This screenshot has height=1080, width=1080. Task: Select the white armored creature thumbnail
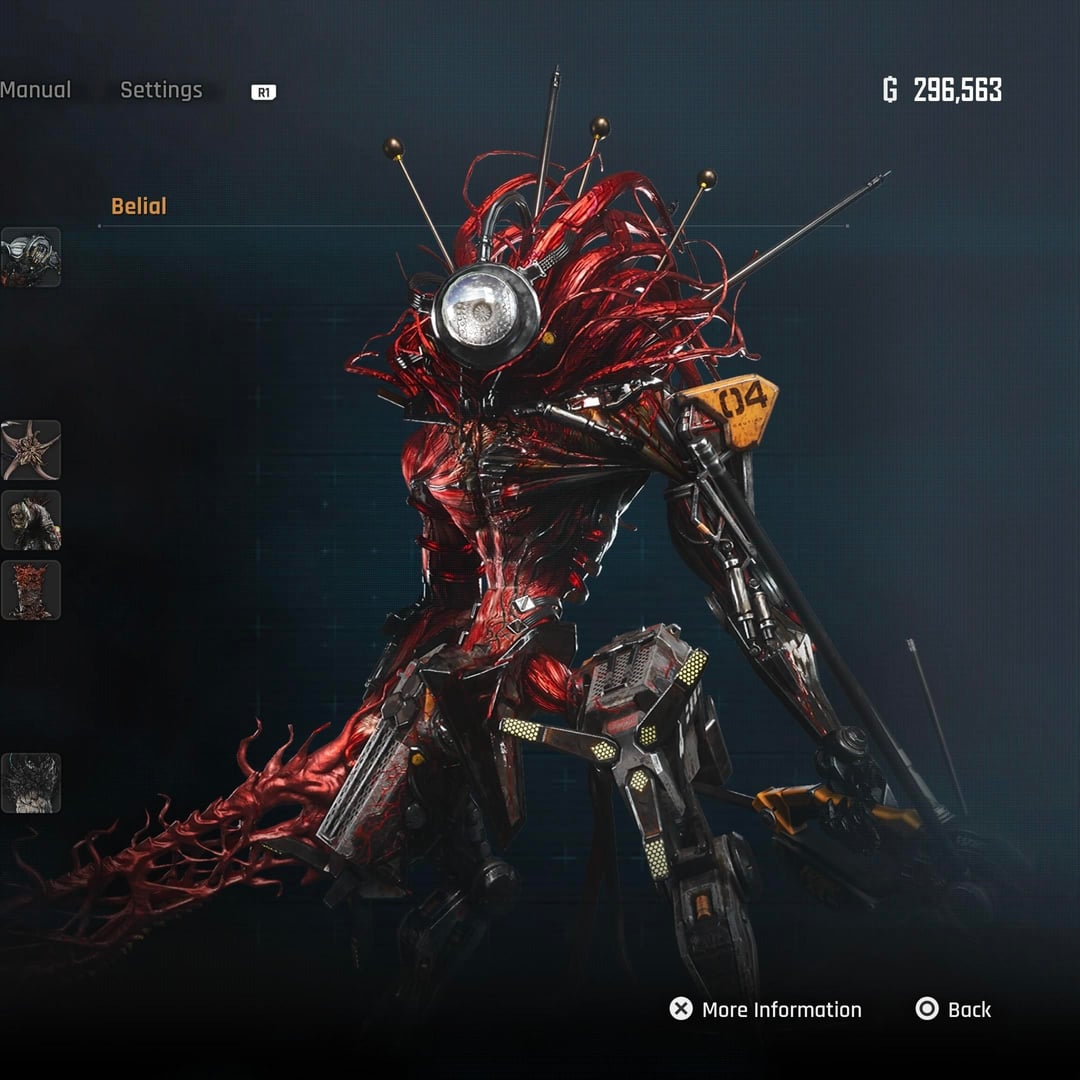click(x=31, y=257)
